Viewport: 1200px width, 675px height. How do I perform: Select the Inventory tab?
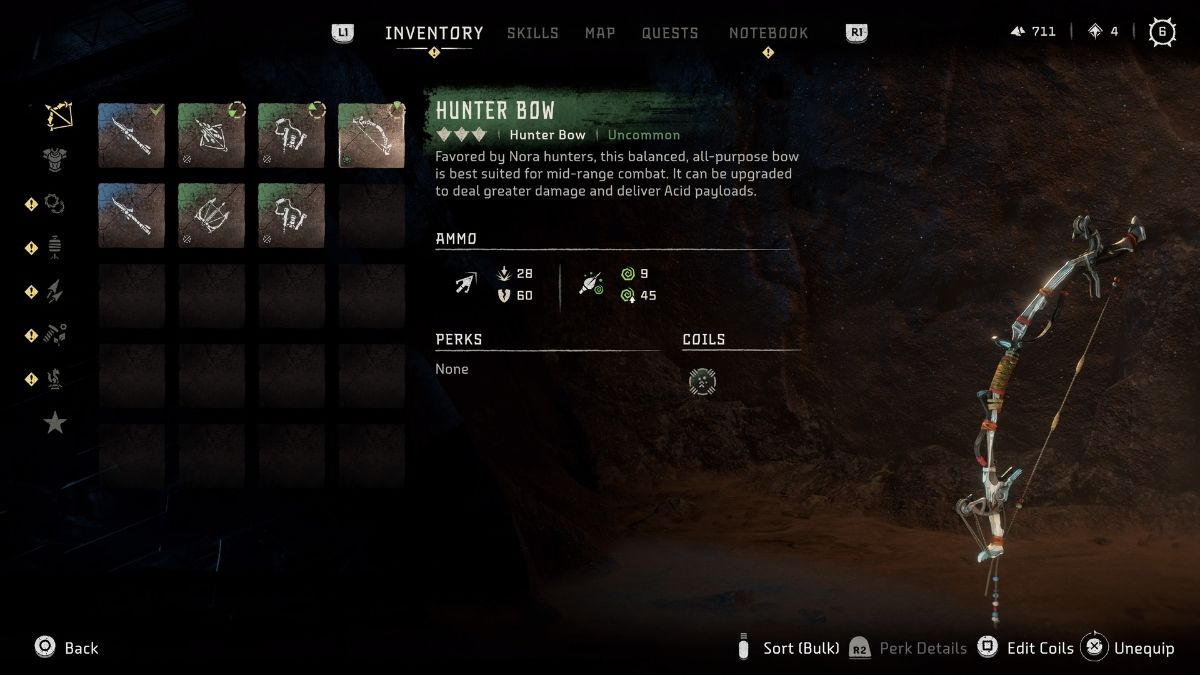[x=434, y=33]
